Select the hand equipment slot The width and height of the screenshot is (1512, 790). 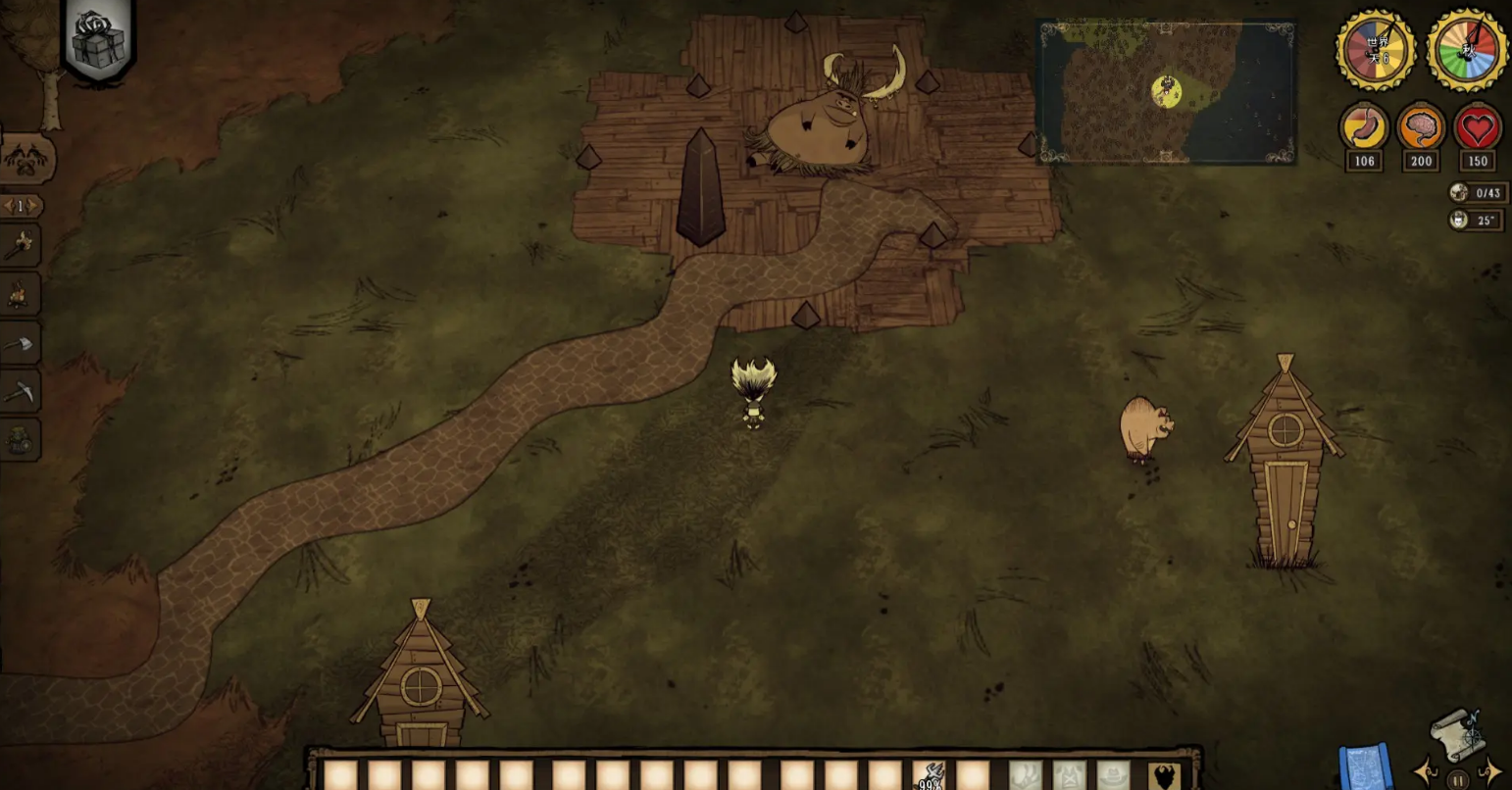click(x=1026, y=776)
